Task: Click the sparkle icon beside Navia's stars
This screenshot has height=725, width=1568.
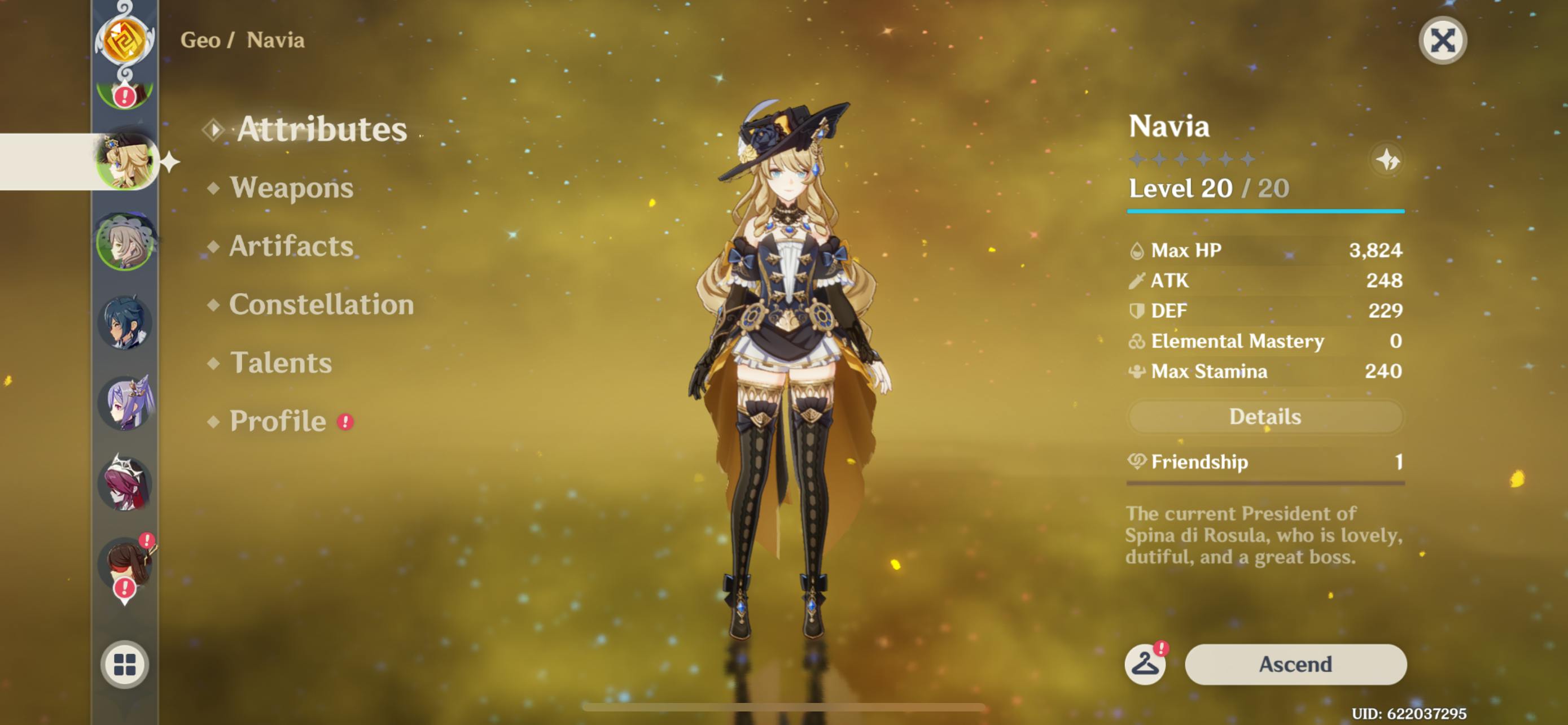Action: pos(1387,161)
